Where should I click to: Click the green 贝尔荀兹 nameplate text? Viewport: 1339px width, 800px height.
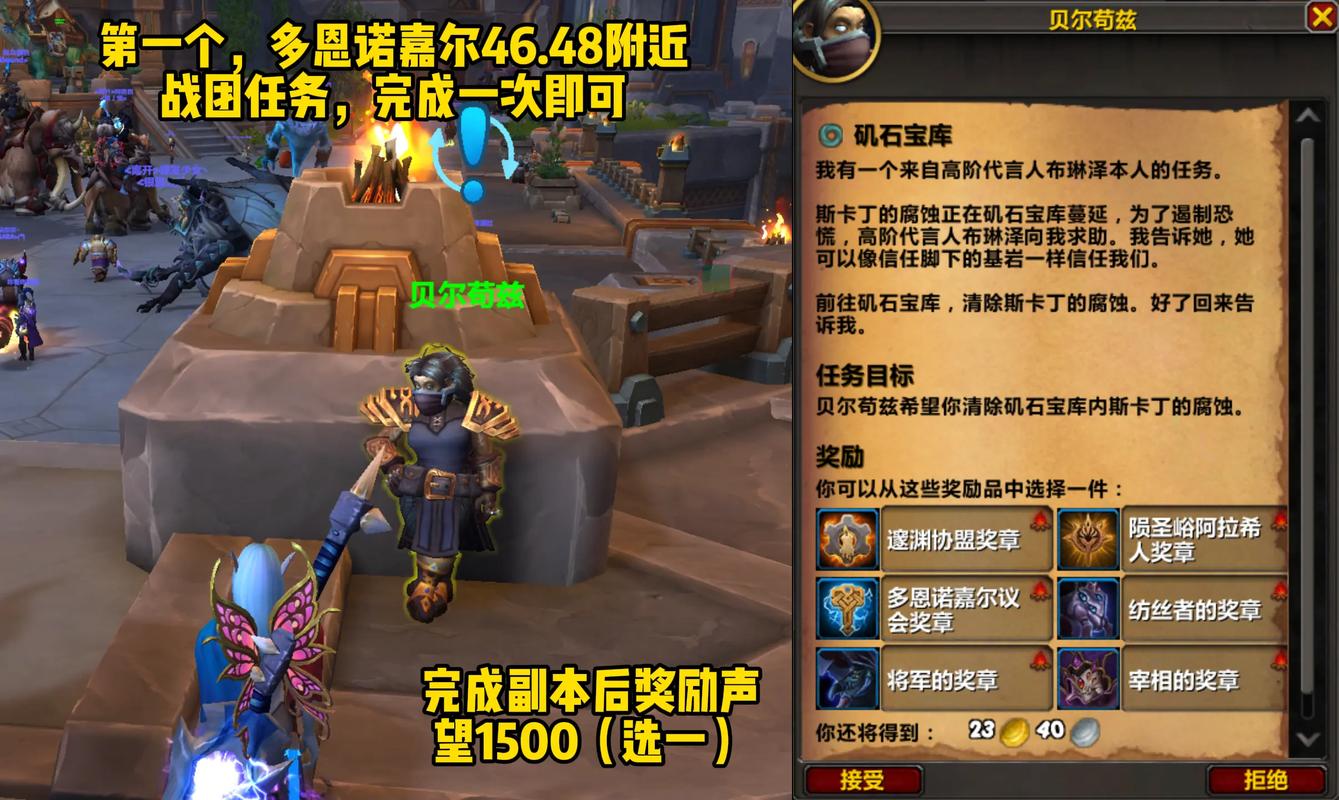pos(466,295)
